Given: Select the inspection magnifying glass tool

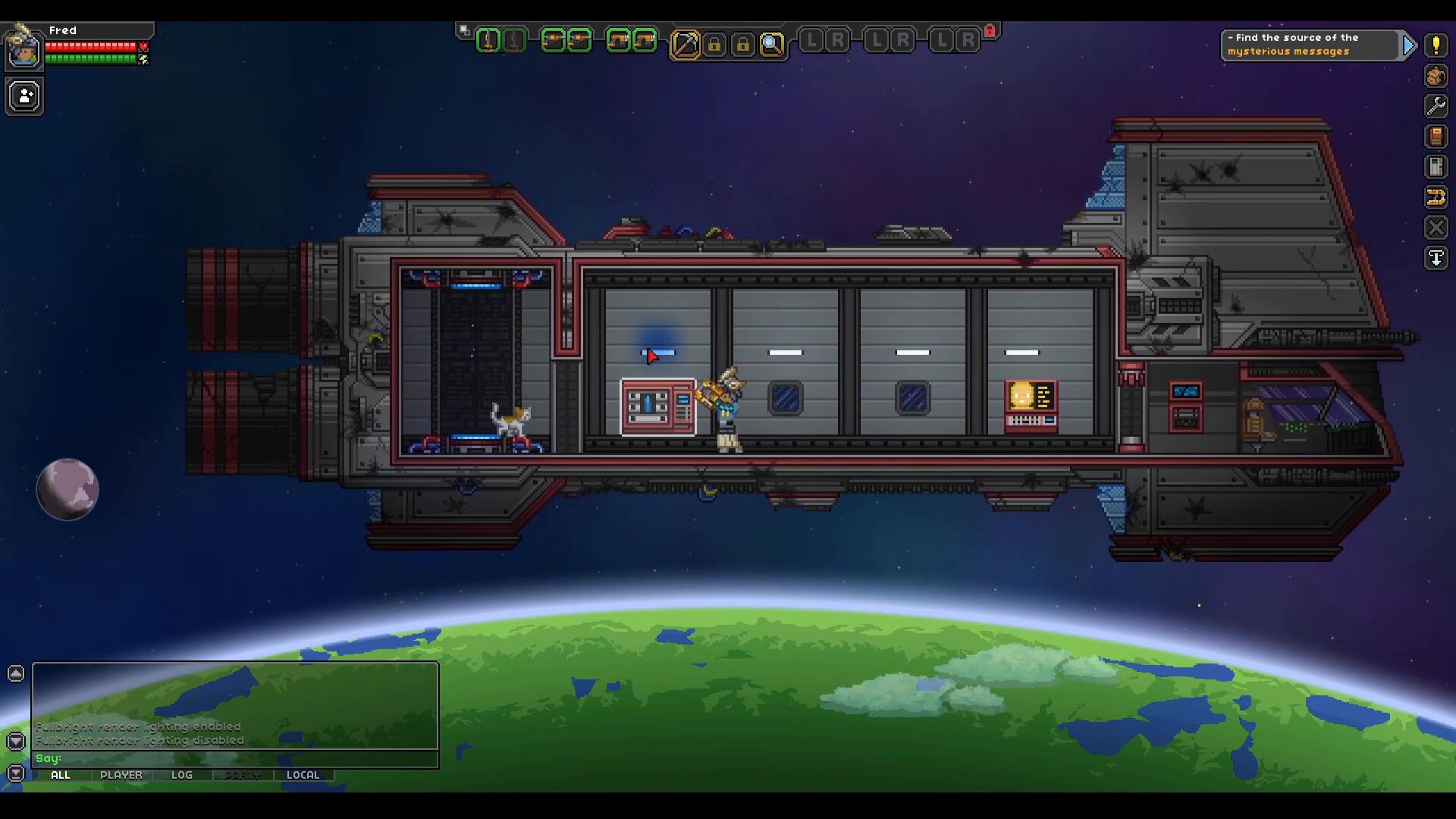Looking at the screenshot, I should click(x=771, y=44).
